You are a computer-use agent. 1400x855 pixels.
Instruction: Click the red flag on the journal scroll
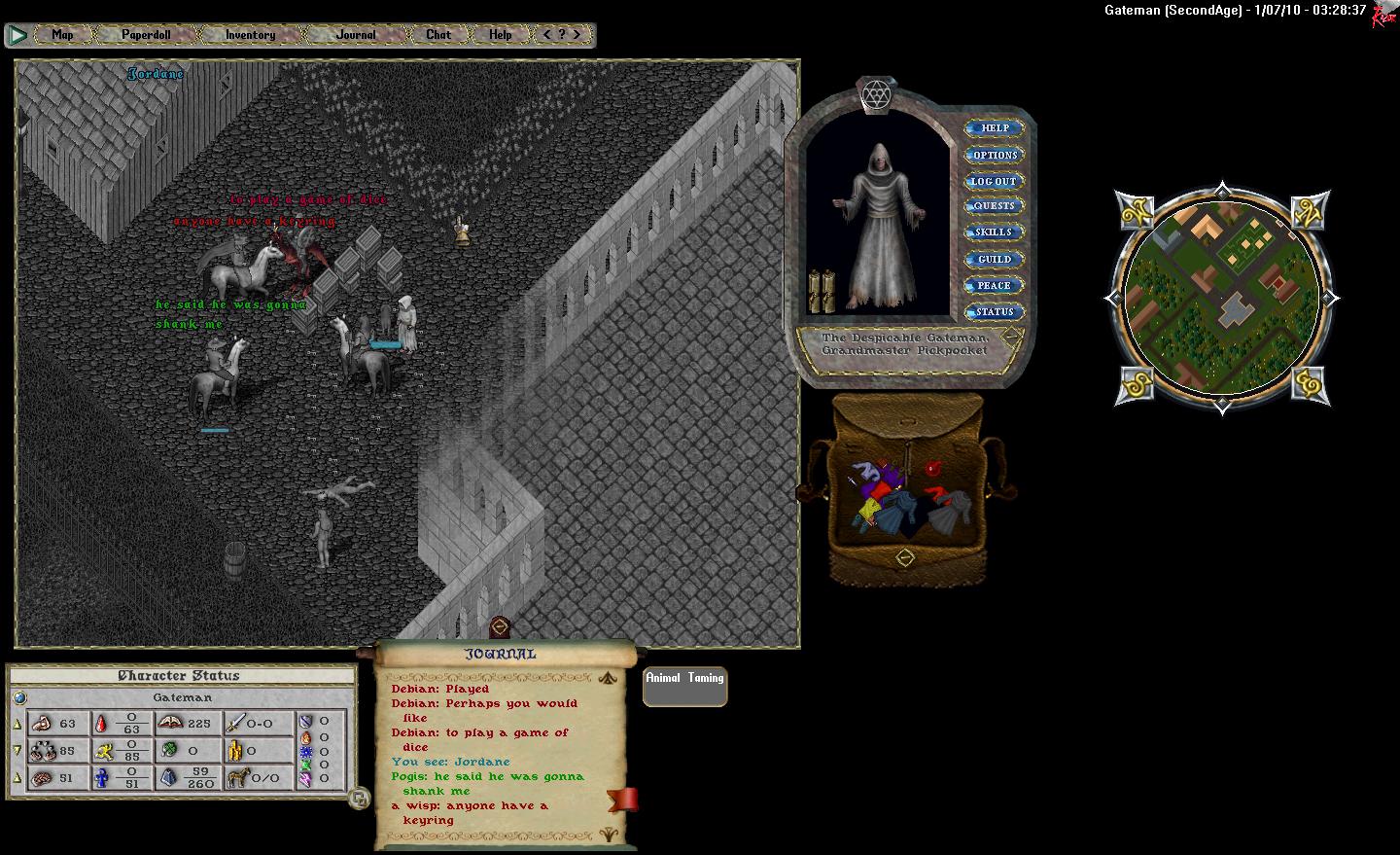click(x=623, y=799)
